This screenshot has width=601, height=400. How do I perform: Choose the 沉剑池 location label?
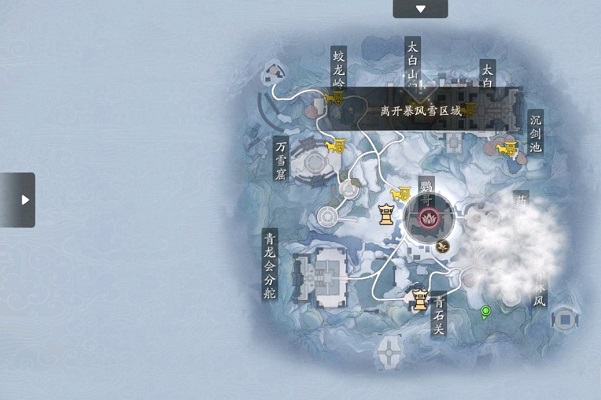[535, 132]
